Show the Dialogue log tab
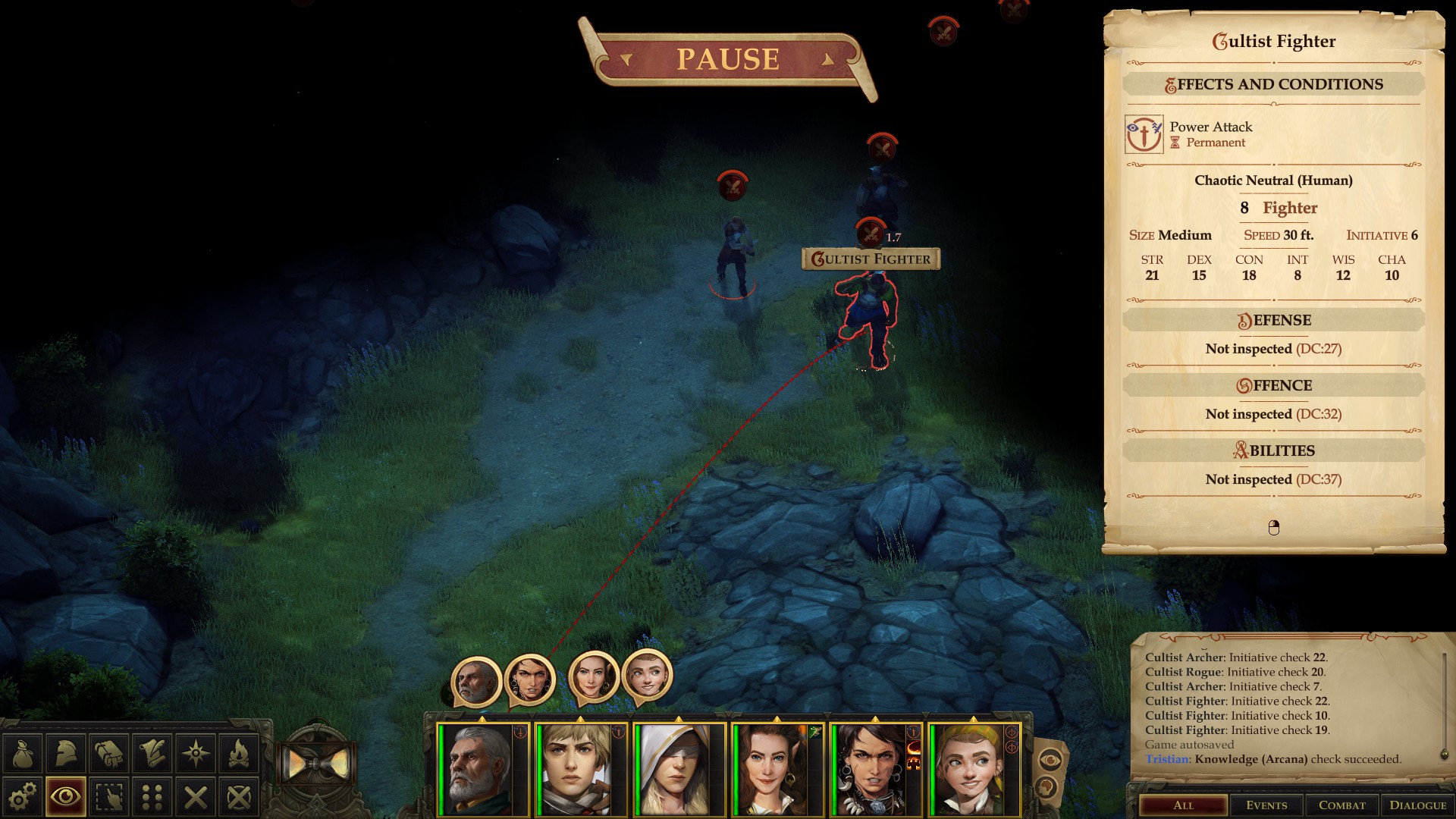This screenshot has height=819, width=1456. pos(1417,805)
